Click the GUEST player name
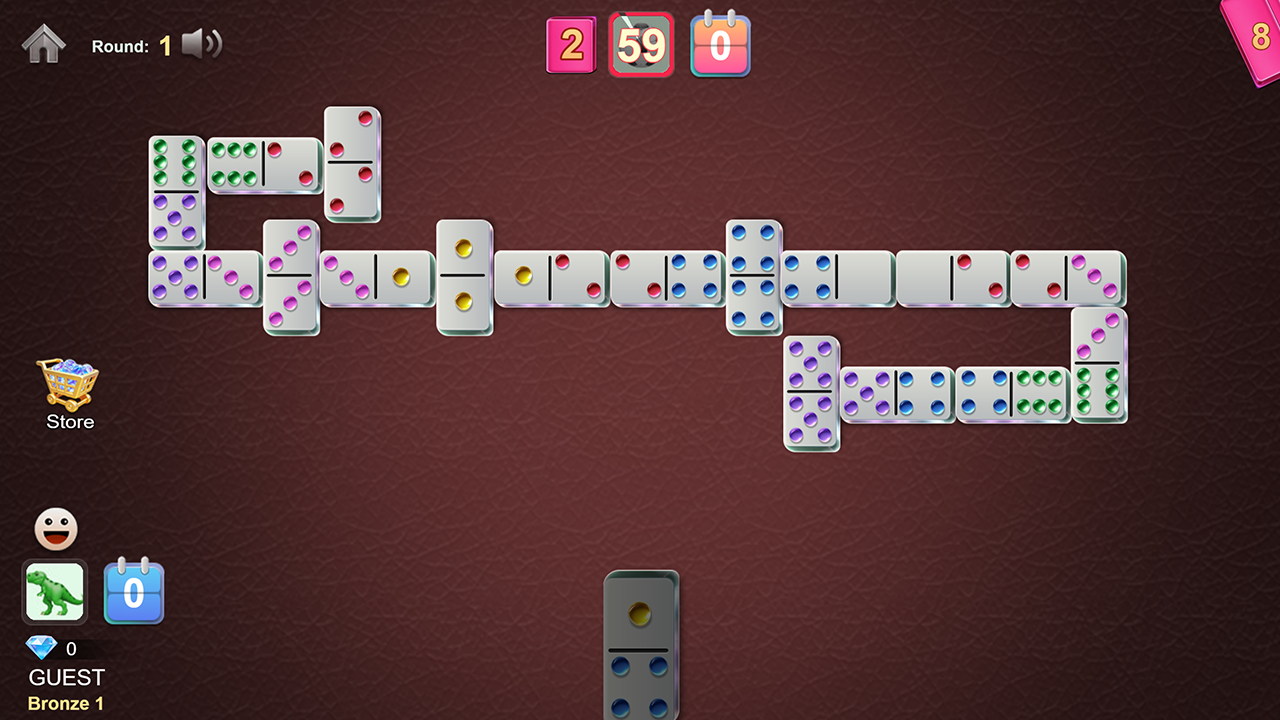Viewport: 1280px width, 720px height. point(65,677)
